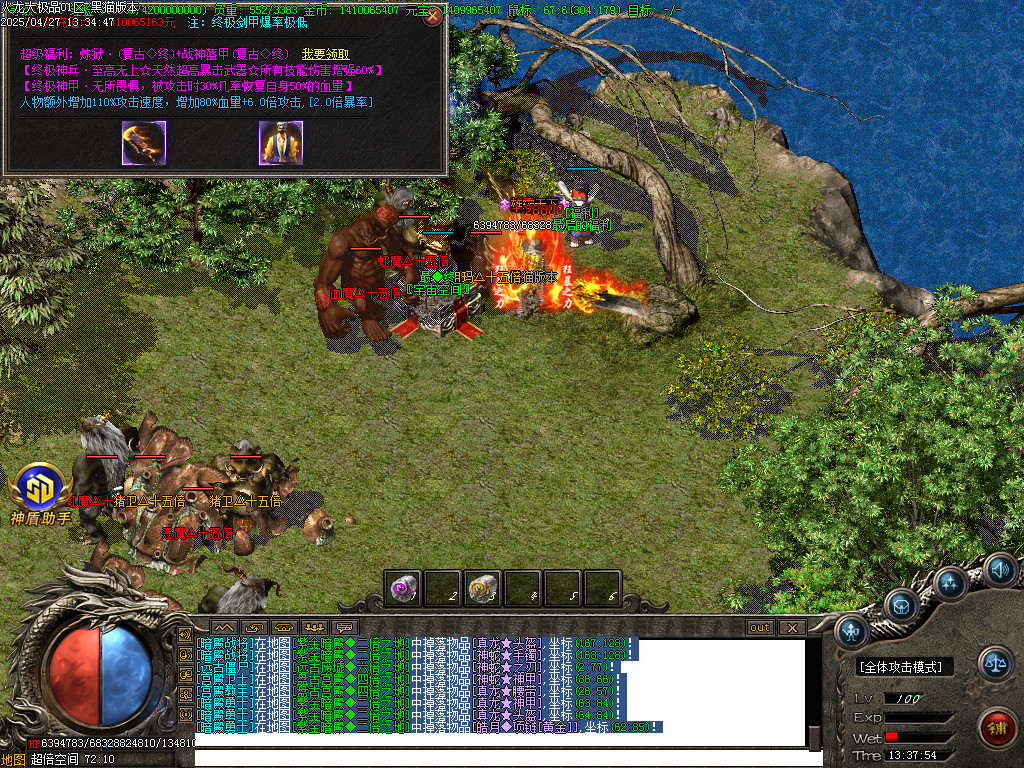Open the character equipment panel icon
This screenshot has height=768, width=1024.
click(x=851, y=631)
